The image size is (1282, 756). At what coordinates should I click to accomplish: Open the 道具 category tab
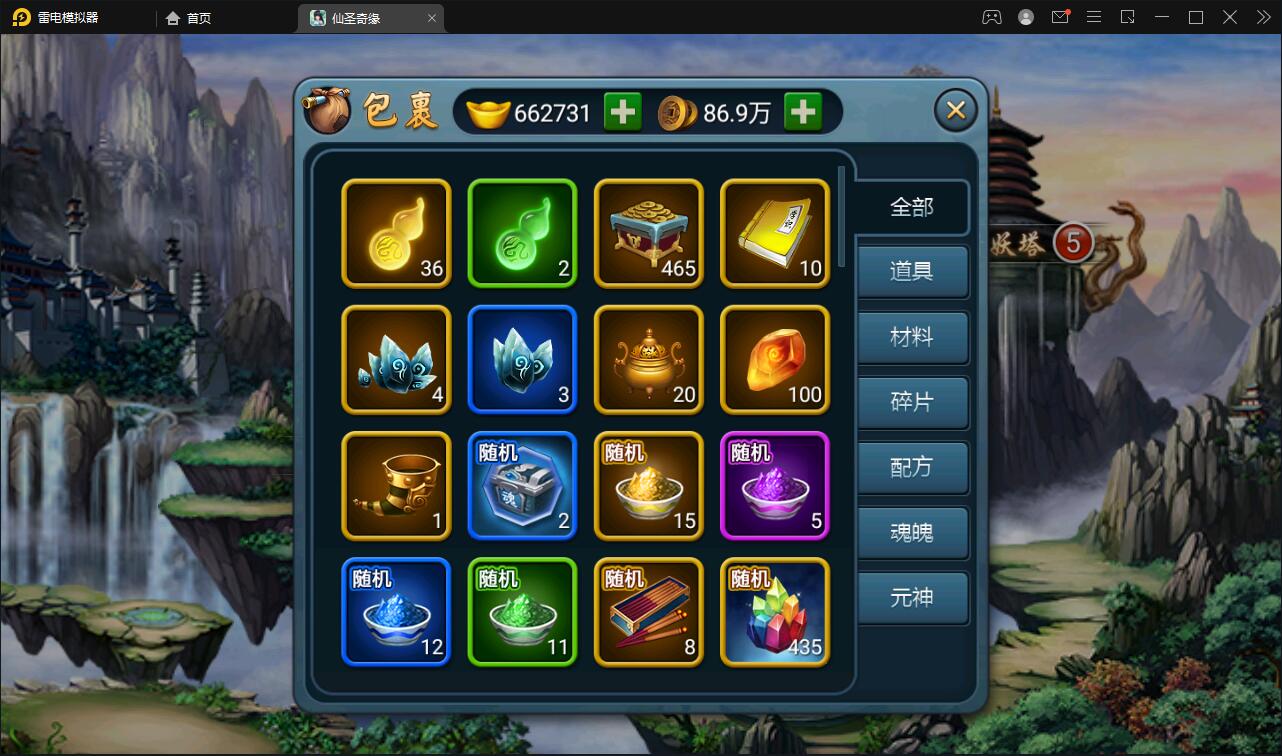coord(911,271)
